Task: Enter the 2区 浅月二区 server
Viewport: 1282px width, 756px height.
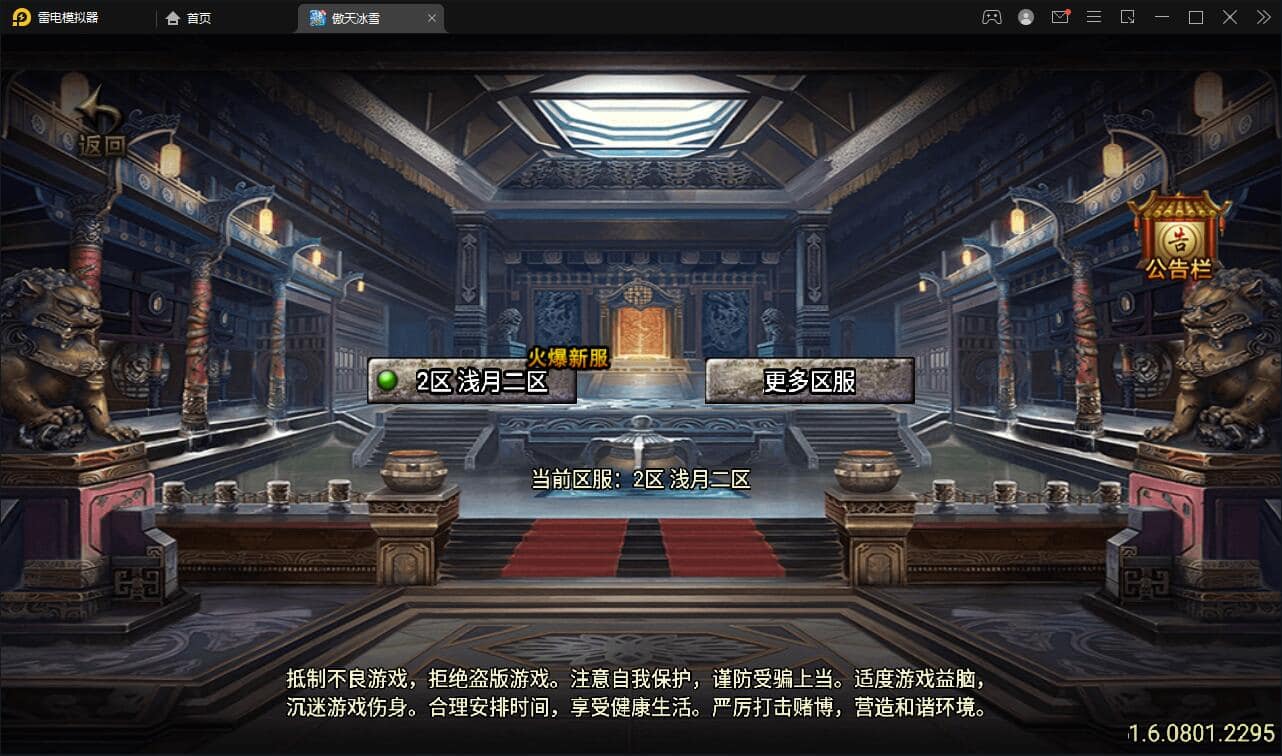Action: coord(472,381)
